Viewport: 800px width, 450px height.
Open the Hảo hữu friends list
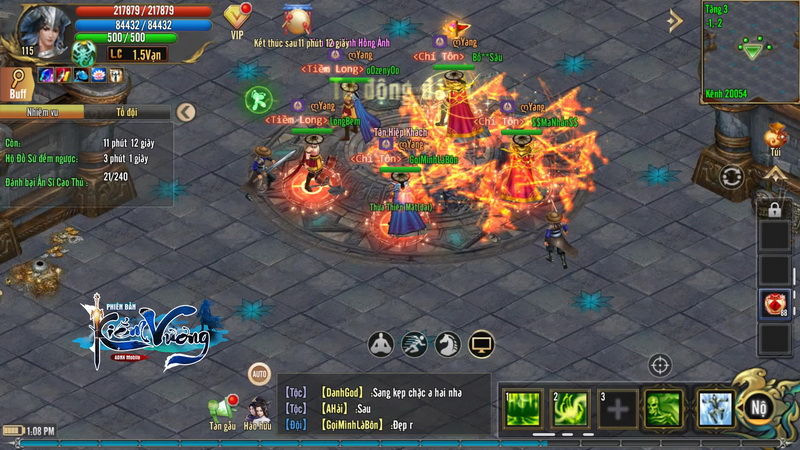coord(257,408)
